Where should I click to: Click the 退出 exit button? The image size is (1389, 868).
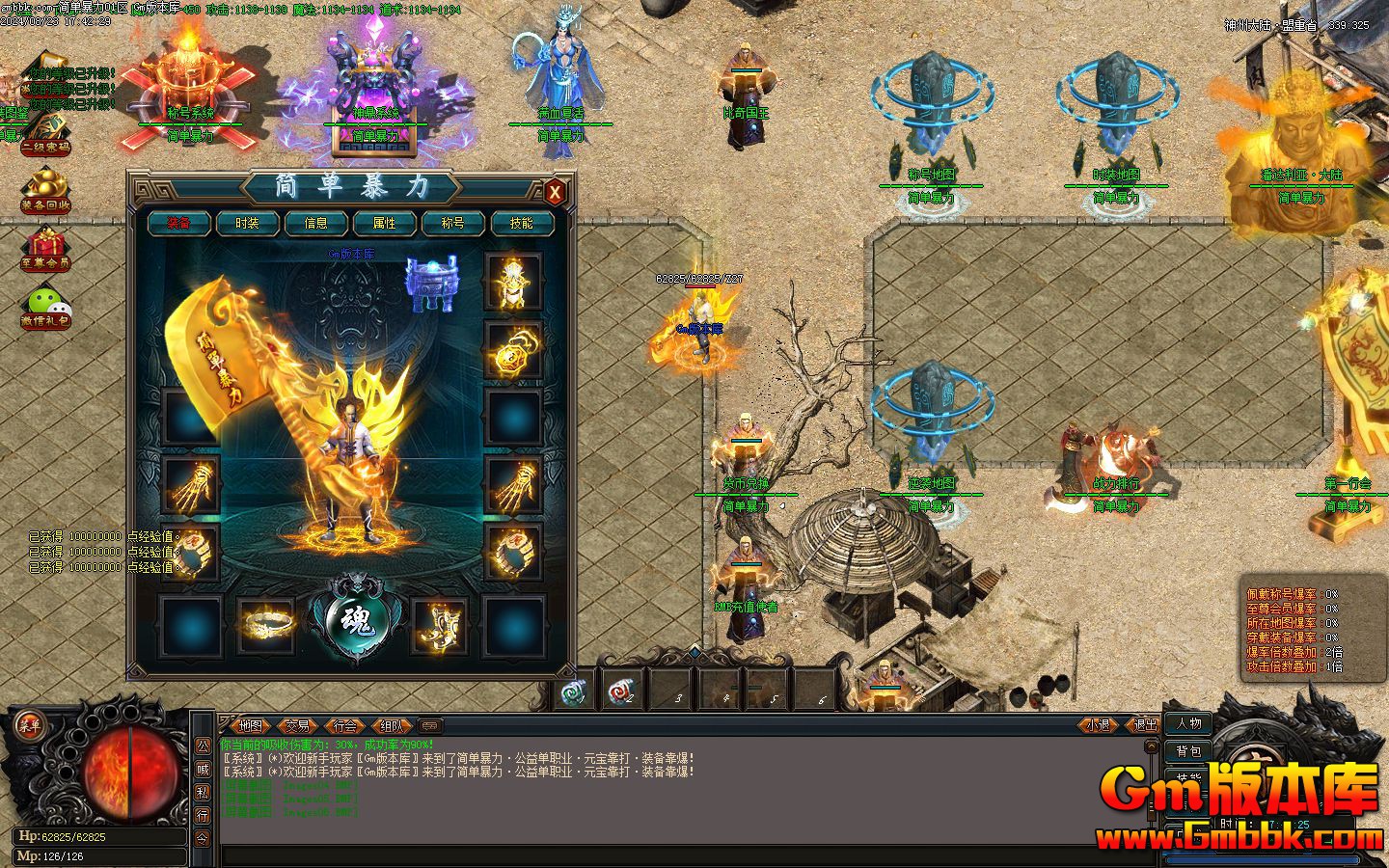tap(1145, 725)
